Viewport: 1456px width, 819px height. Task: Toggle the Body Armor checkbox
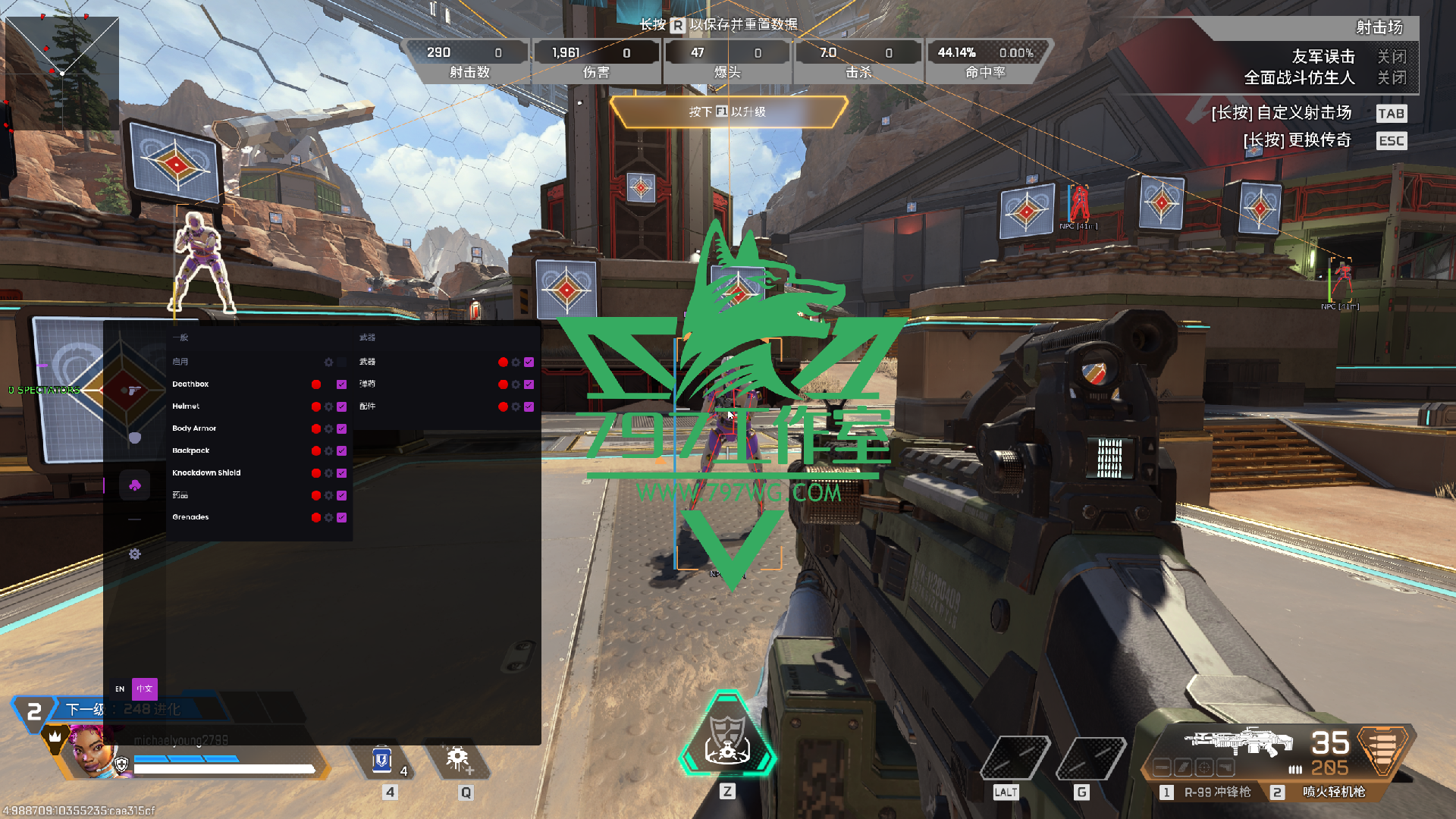(341, 429)
